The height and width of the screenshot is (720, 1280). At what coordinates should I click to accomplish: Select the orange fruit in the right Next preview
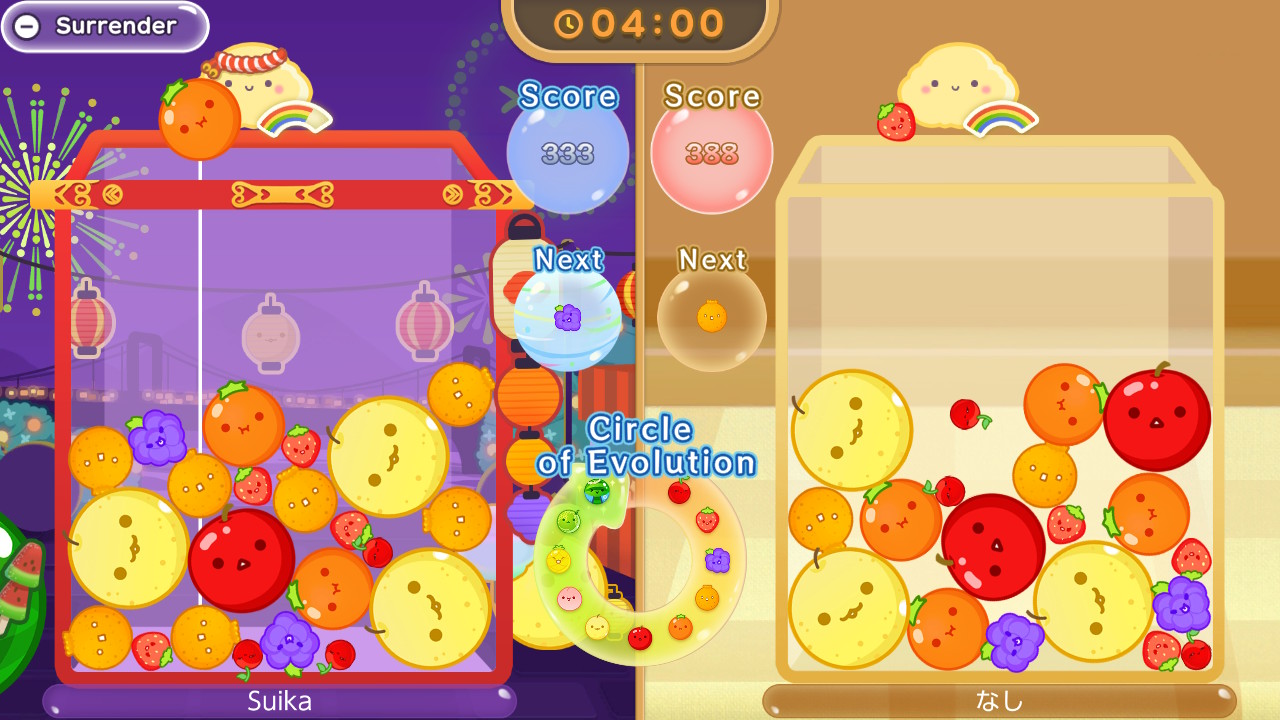click(712, 316)
